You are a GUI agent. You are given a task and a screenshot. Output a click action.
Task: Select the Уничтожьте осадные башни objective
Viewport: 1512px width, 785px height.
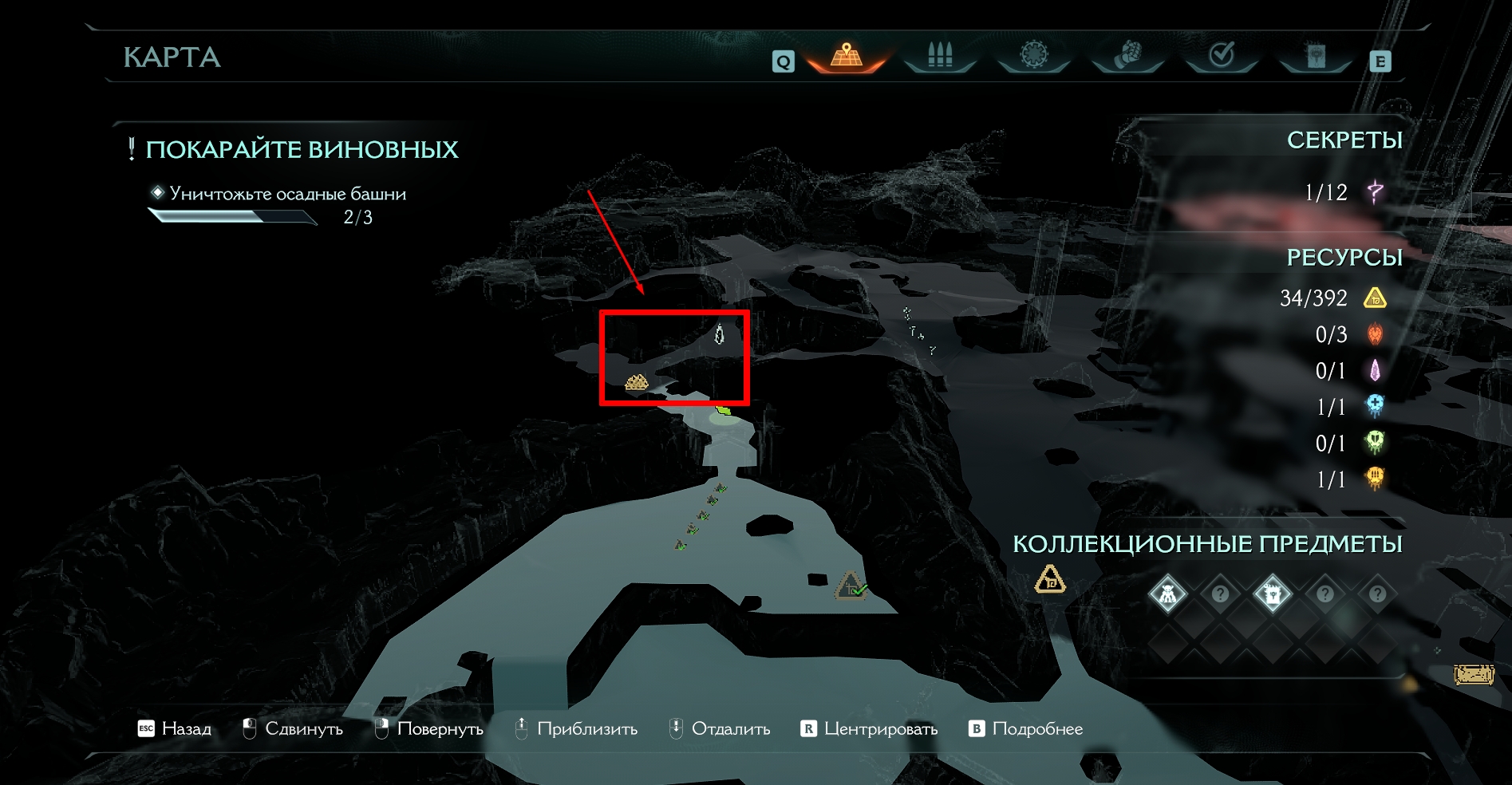287,194
